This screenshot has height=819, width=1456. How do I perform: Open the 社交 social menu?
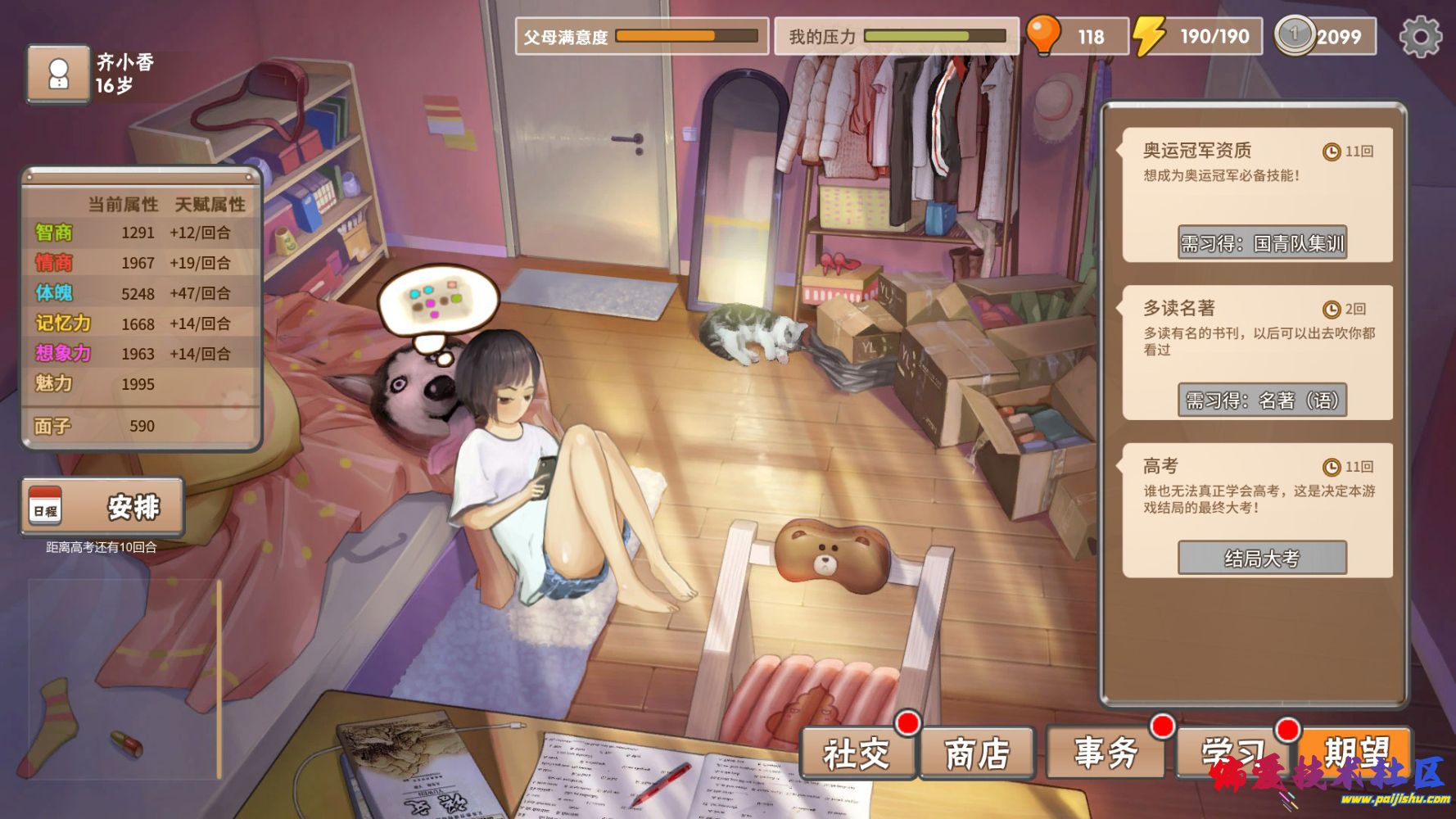point(857,753)
